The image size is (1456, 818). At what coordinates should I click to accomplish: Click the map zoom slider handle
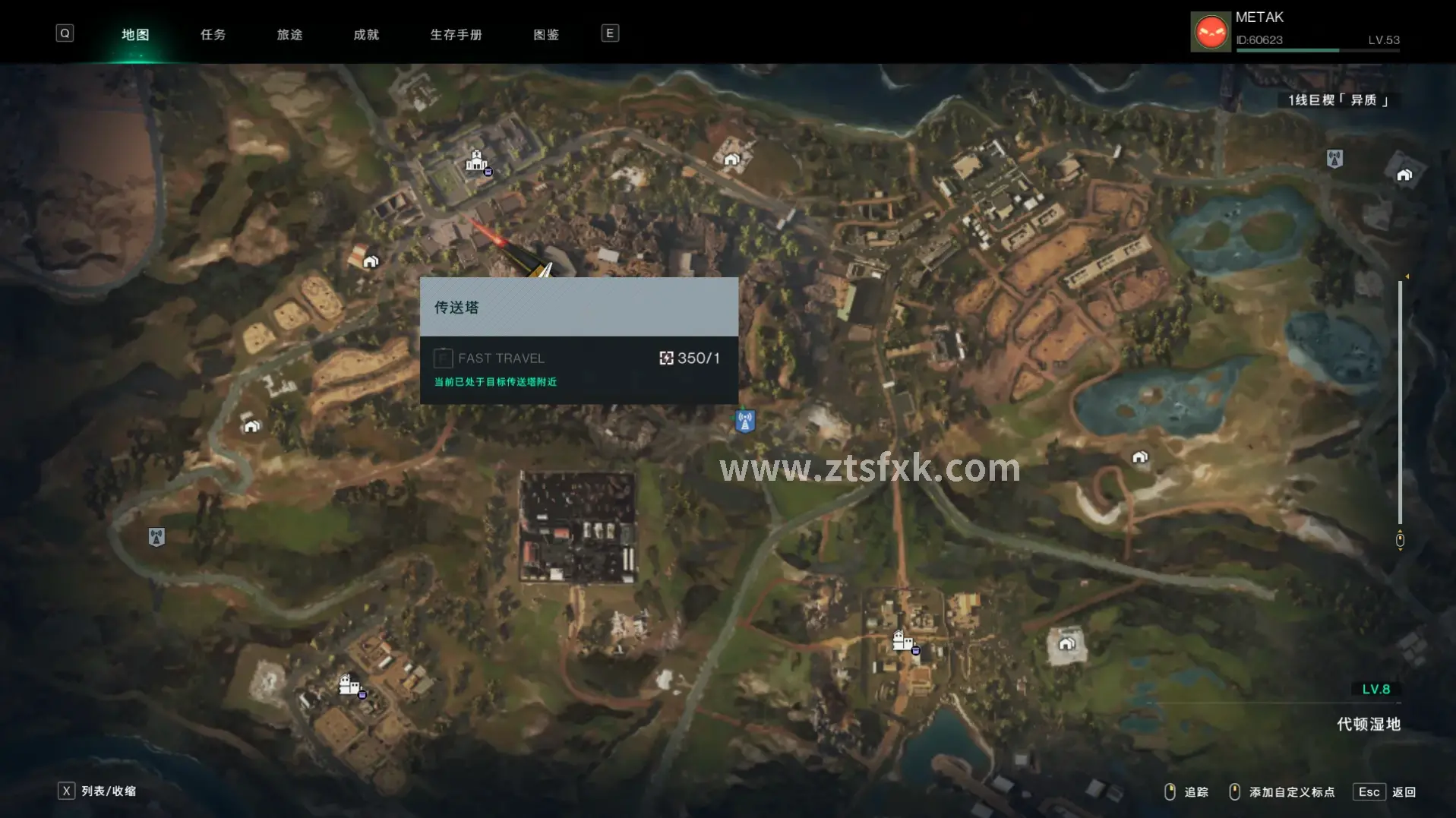1400,540
